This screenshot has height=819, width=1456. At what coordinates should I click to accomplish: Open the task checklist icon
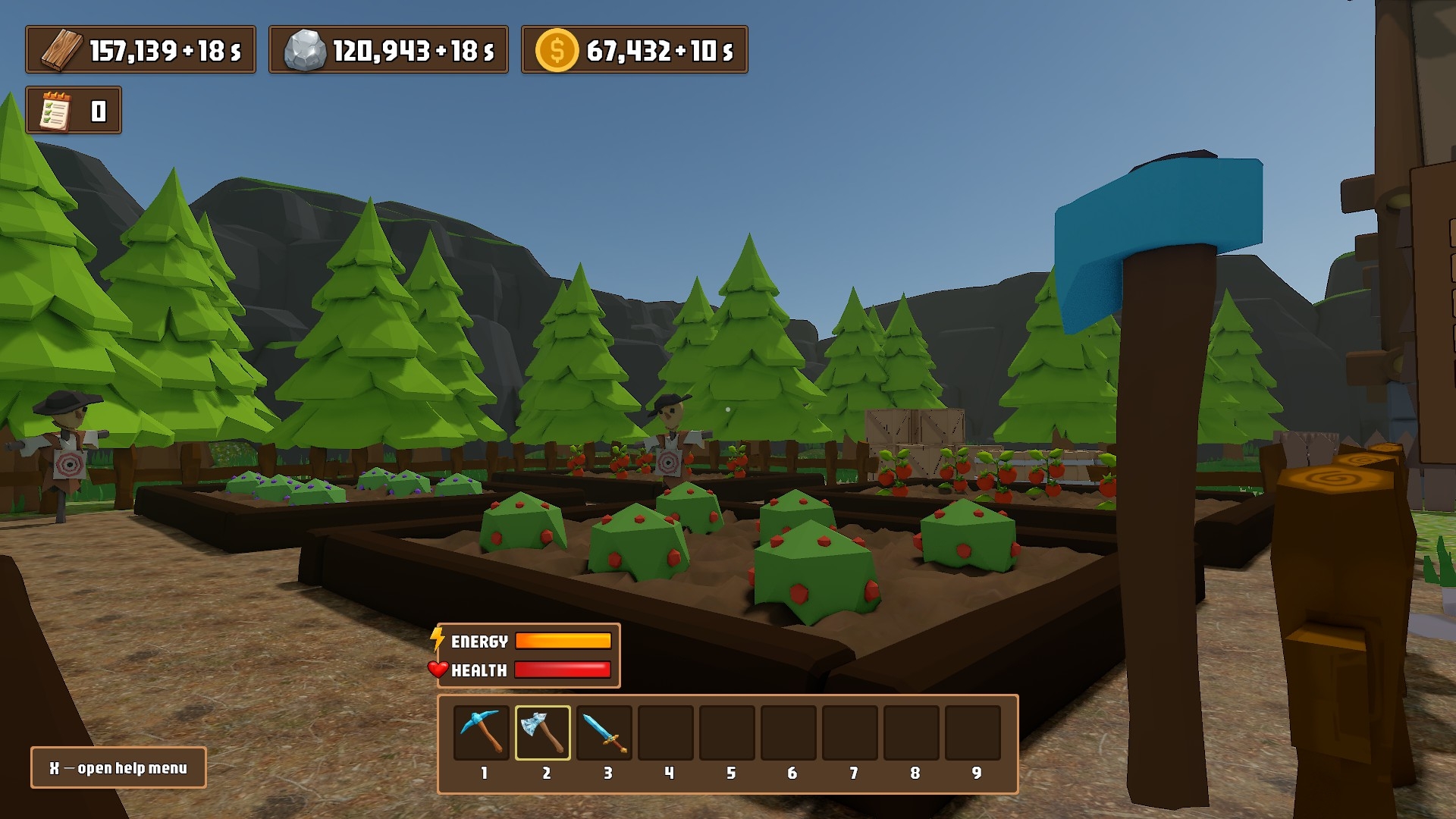[55, 111]
